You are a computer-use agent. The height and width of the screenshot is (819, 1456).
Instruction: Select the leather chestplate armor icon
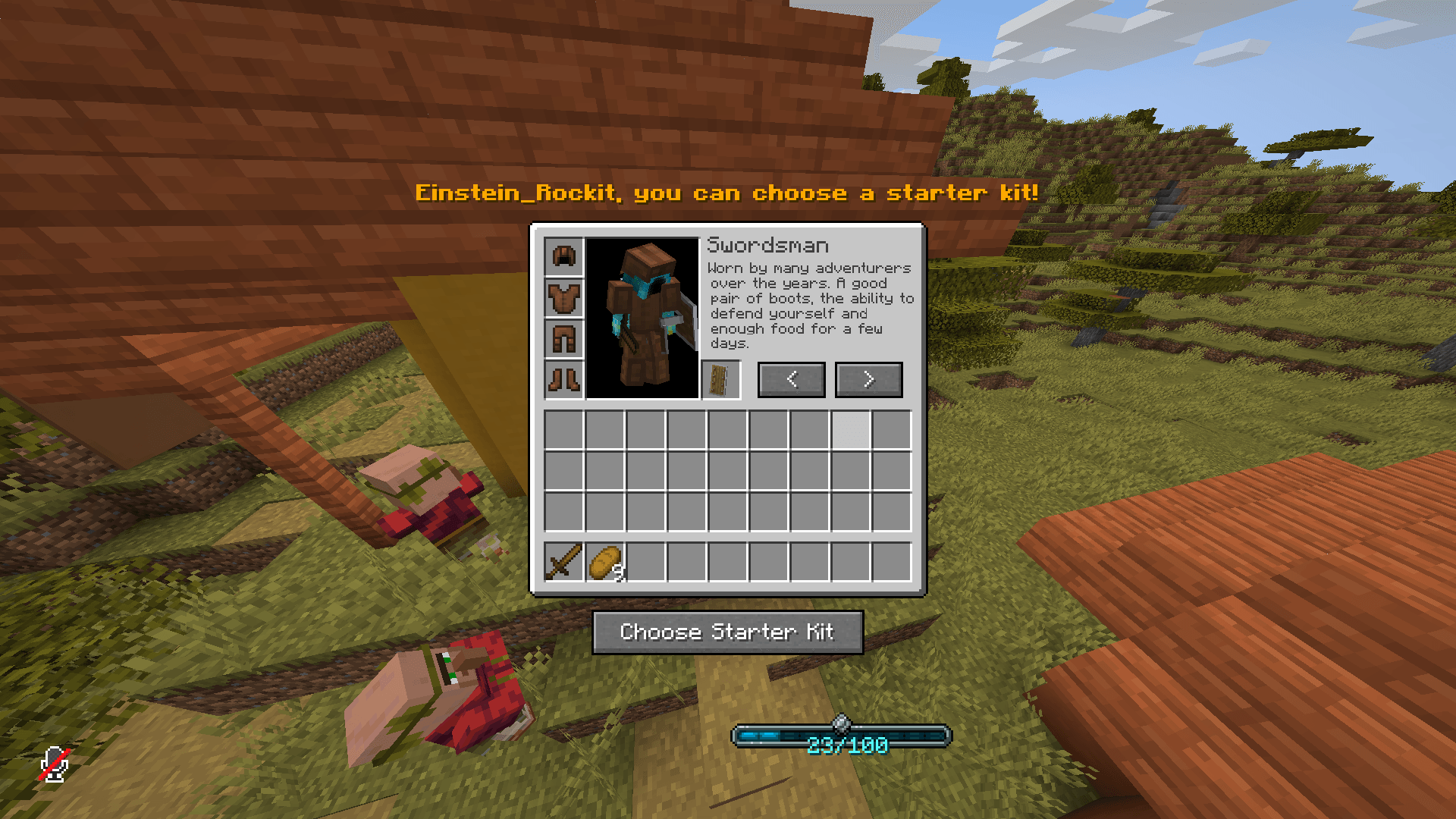pos(563,298)
